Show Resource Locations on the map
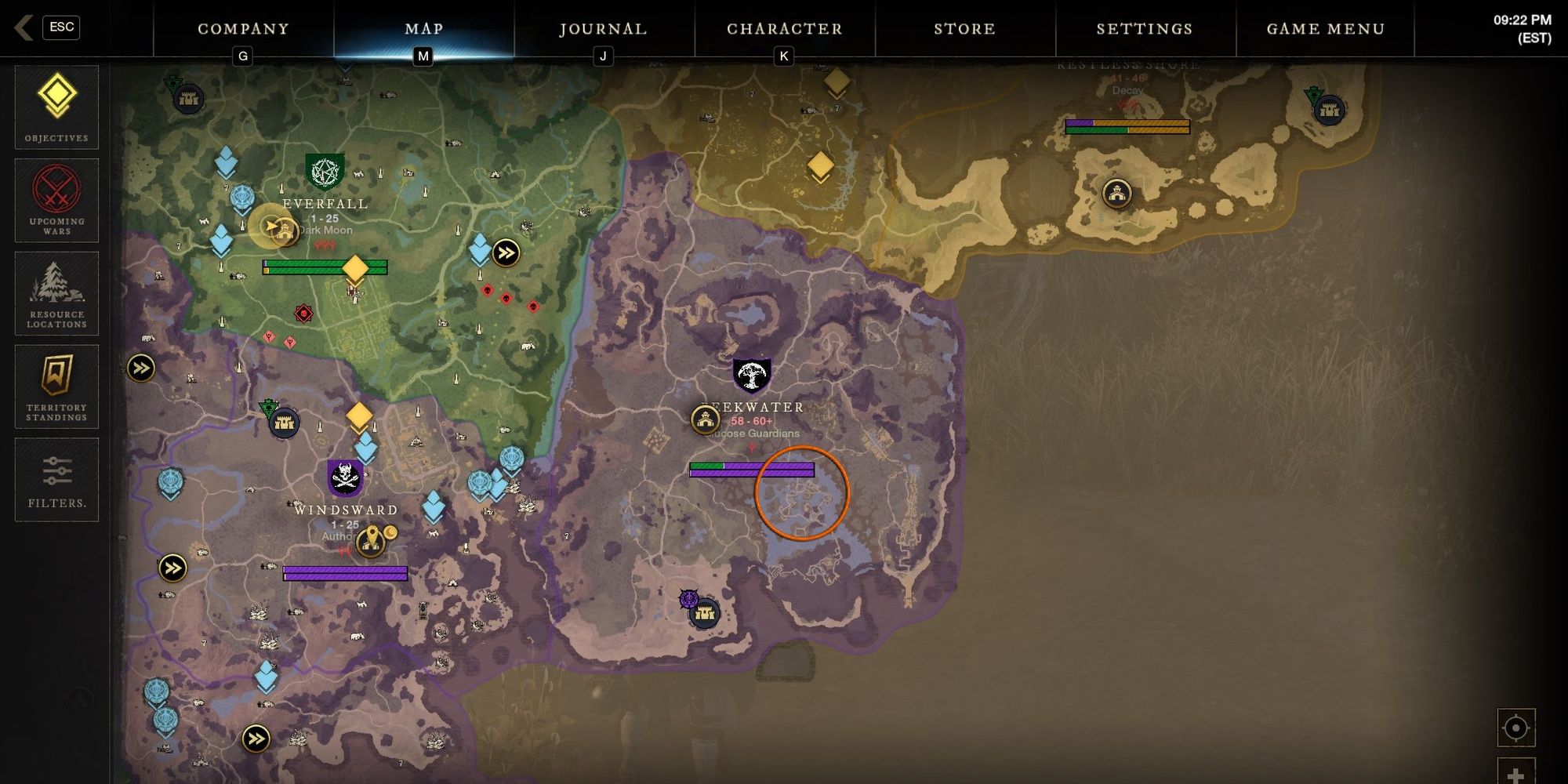 [56, 294]
